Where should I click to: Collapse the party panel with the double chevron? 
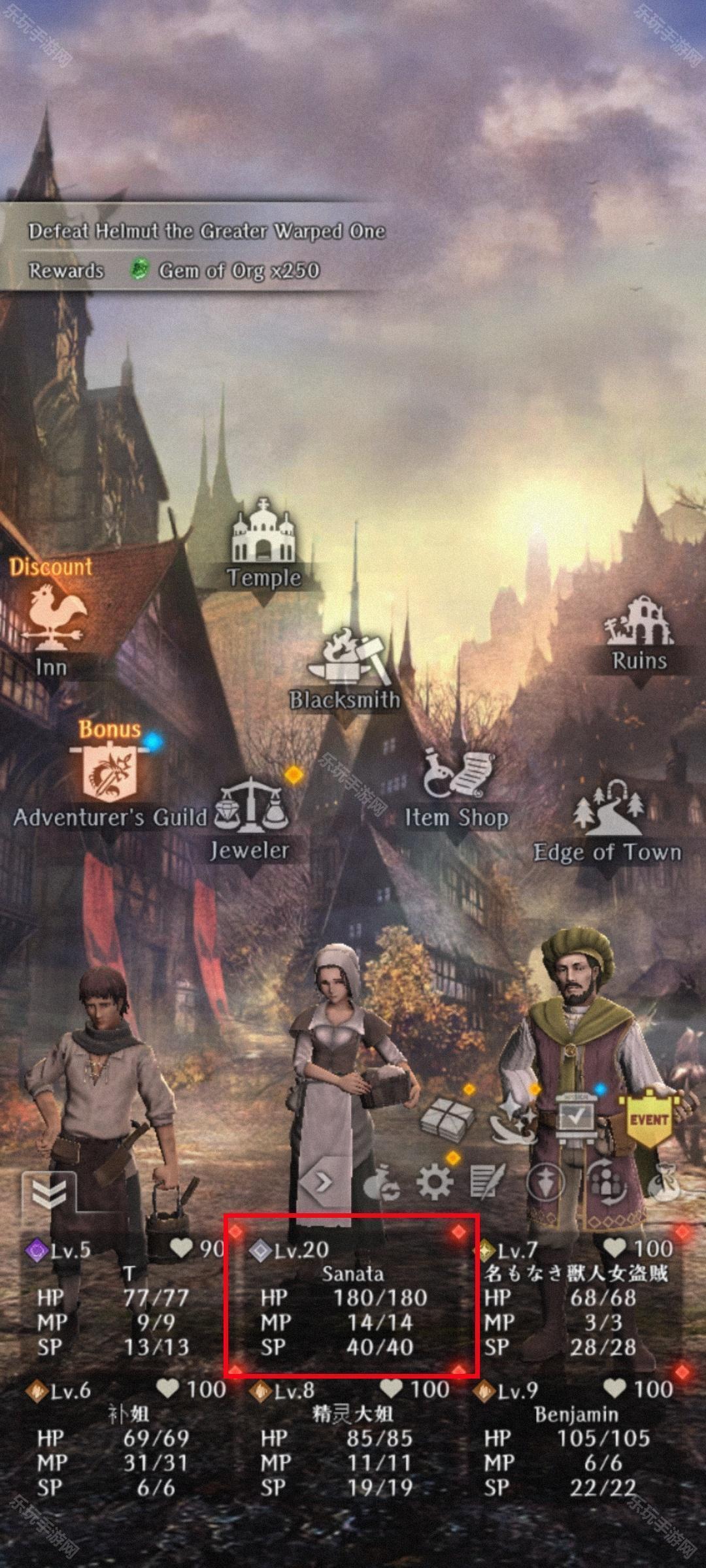[49, 1193]
